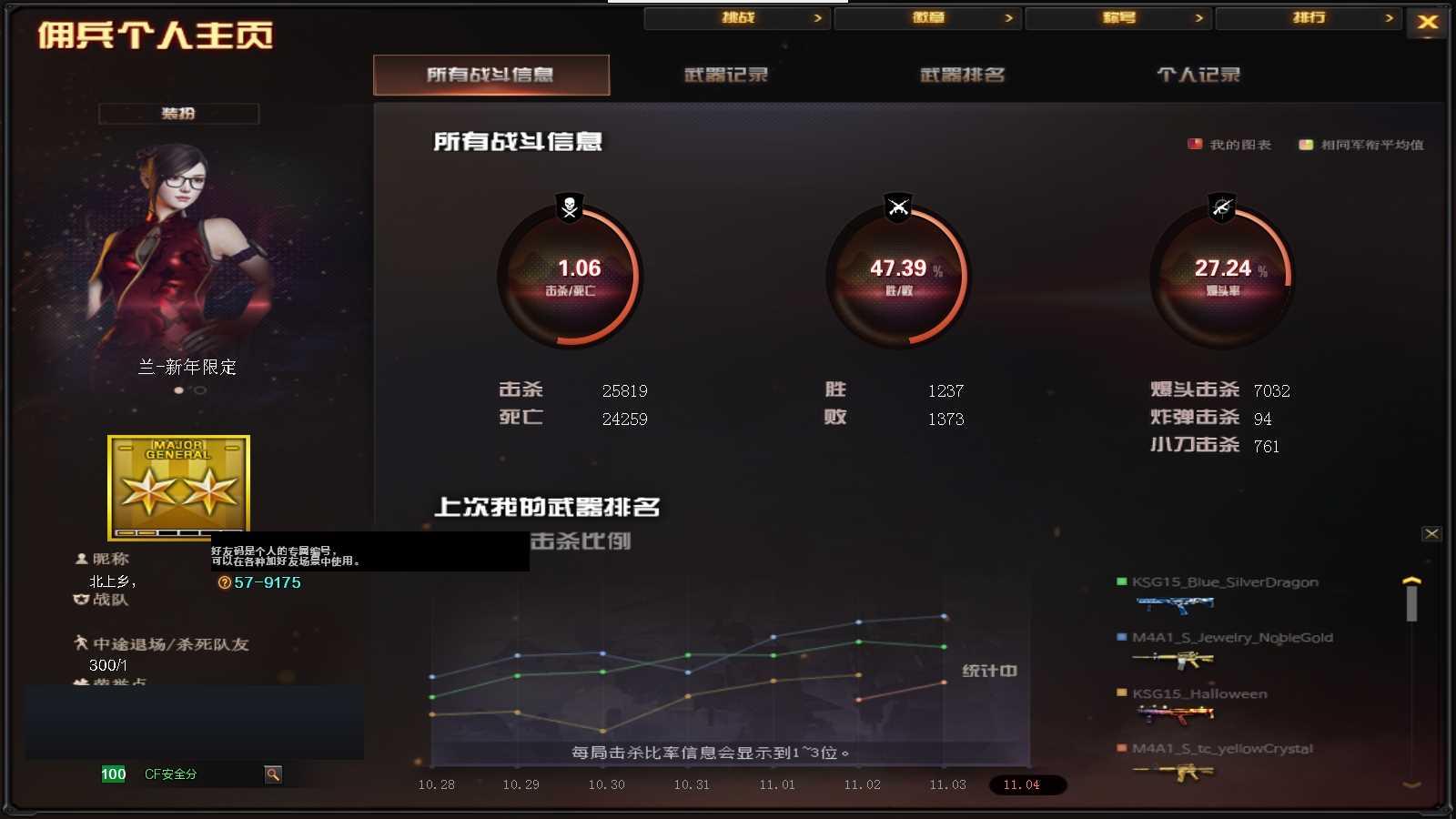Expand the 徽章 dropdown menu
This screenshot has width=1456, height=819.
point(928,17)
